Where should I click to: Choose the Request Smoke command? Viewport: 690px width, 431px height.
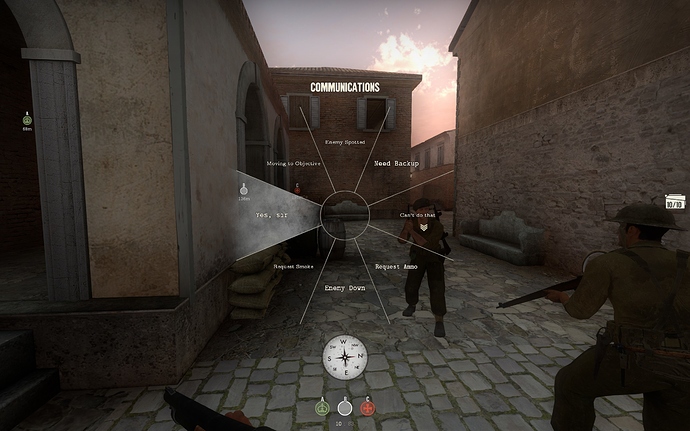293,267
